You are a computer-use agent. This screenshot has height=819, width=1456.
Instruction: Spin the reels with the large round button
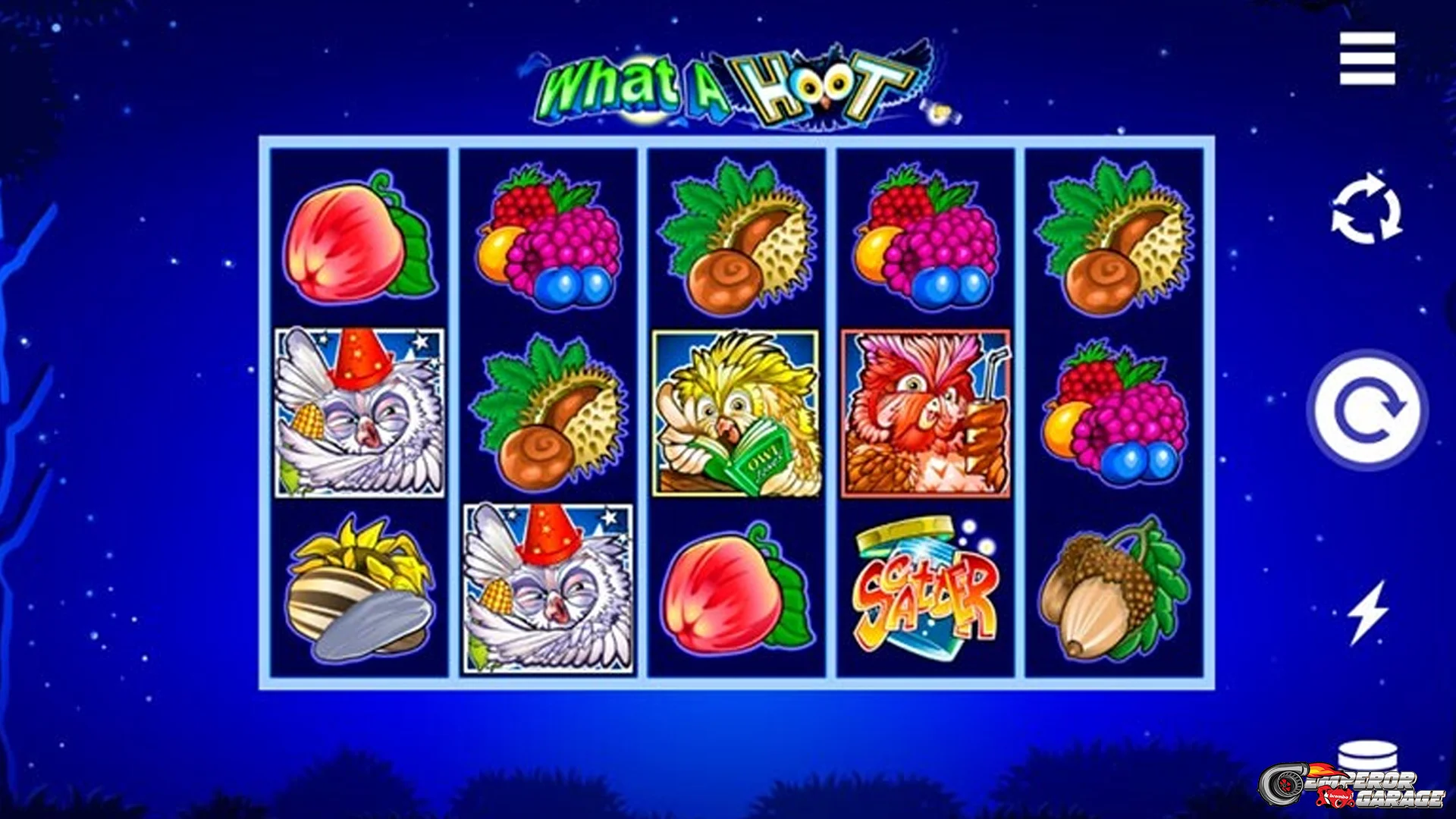pos(1369,410)
